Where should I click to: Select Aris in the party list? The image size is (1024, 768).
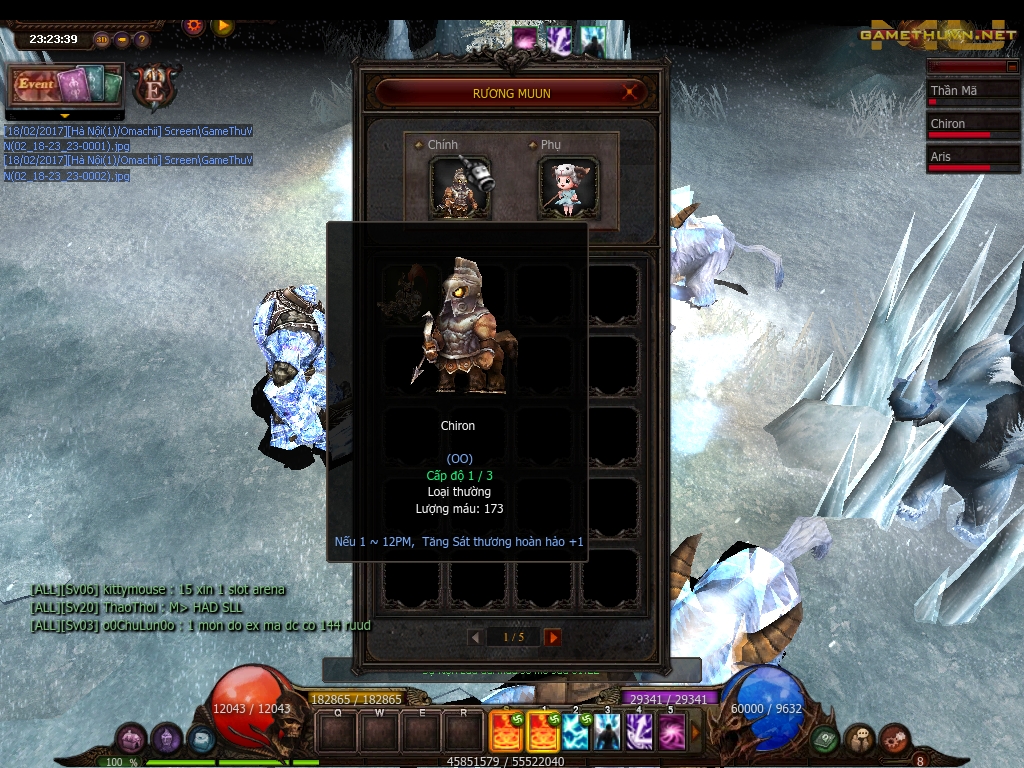pos(973,159)
